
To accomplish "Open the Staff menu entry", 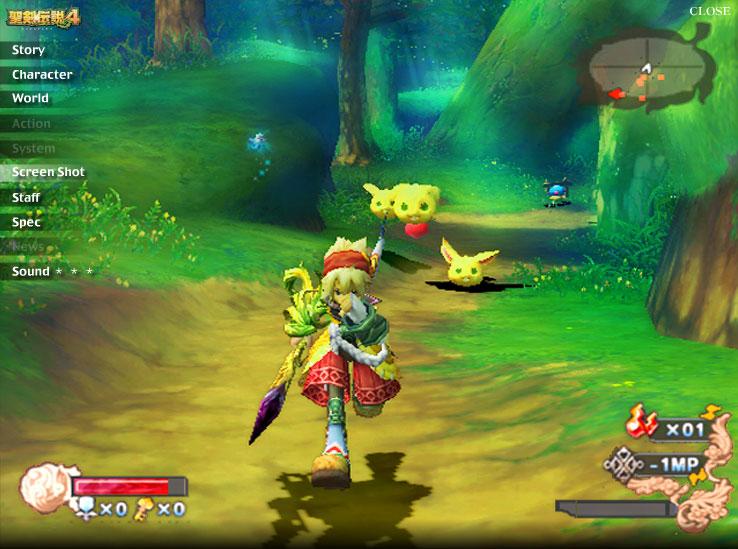I will [x=26, y=198].
